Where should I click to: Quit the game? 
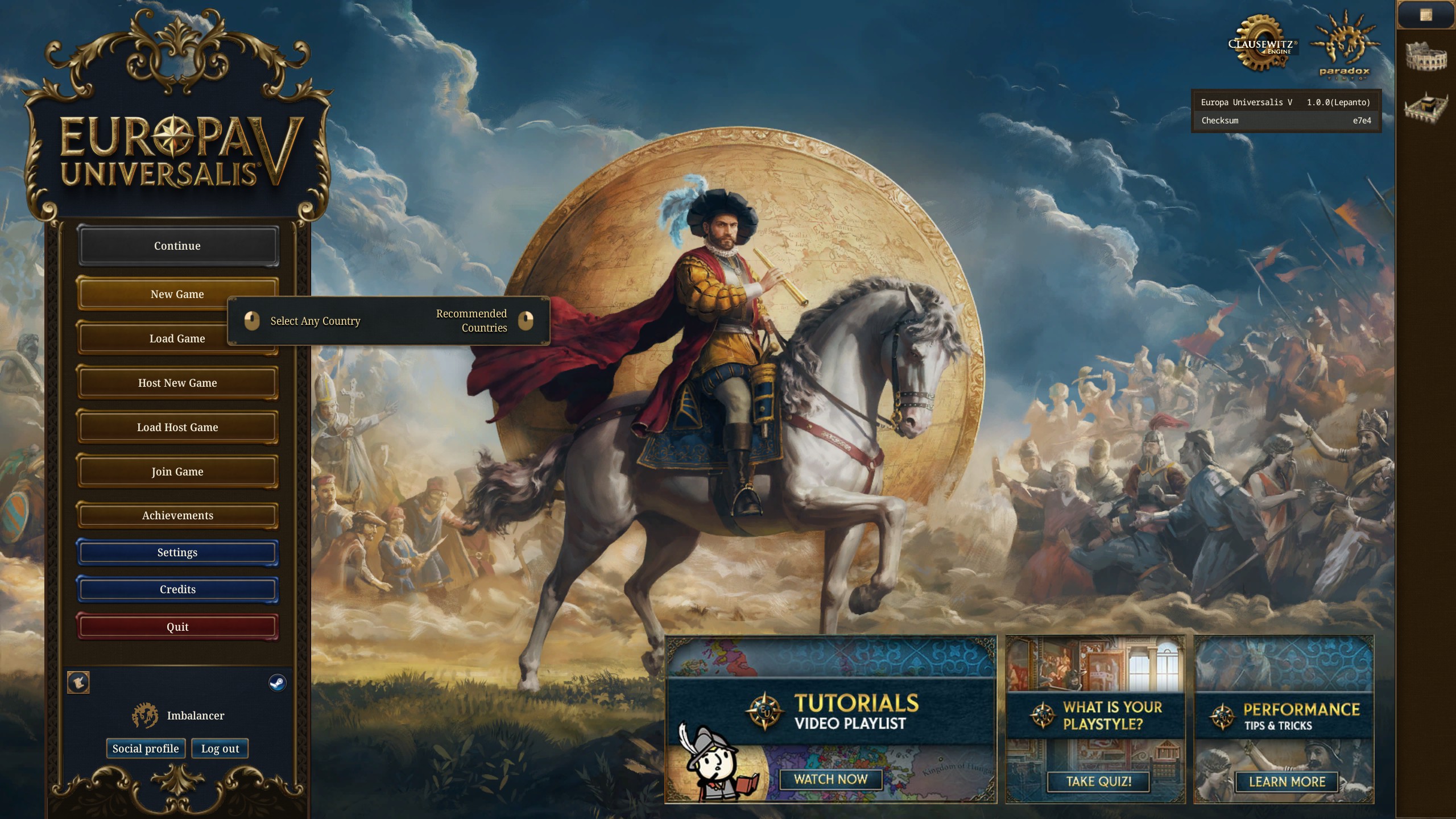coord(177,627)
